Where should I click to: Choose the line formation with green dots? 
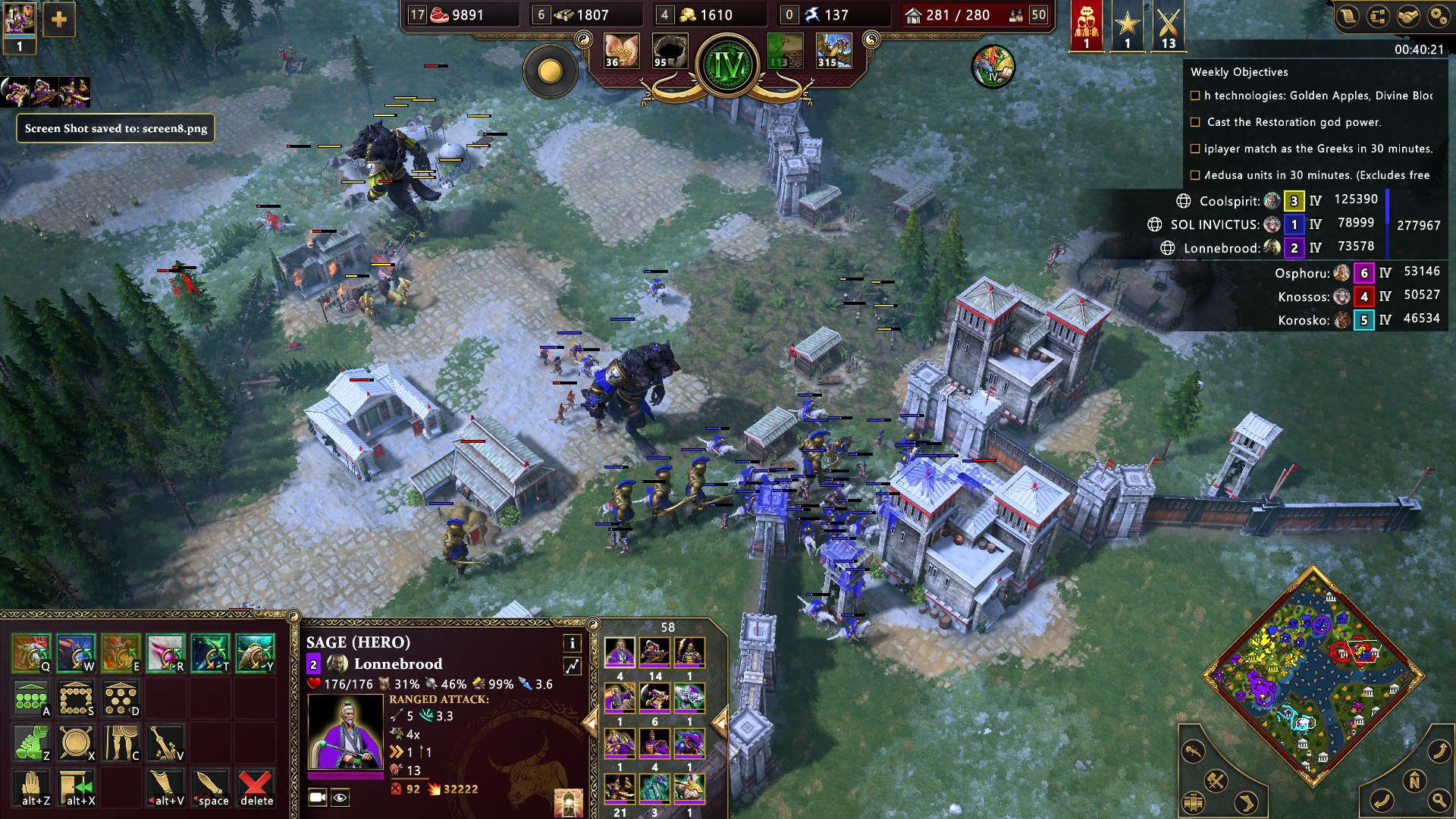coord(31,698)
